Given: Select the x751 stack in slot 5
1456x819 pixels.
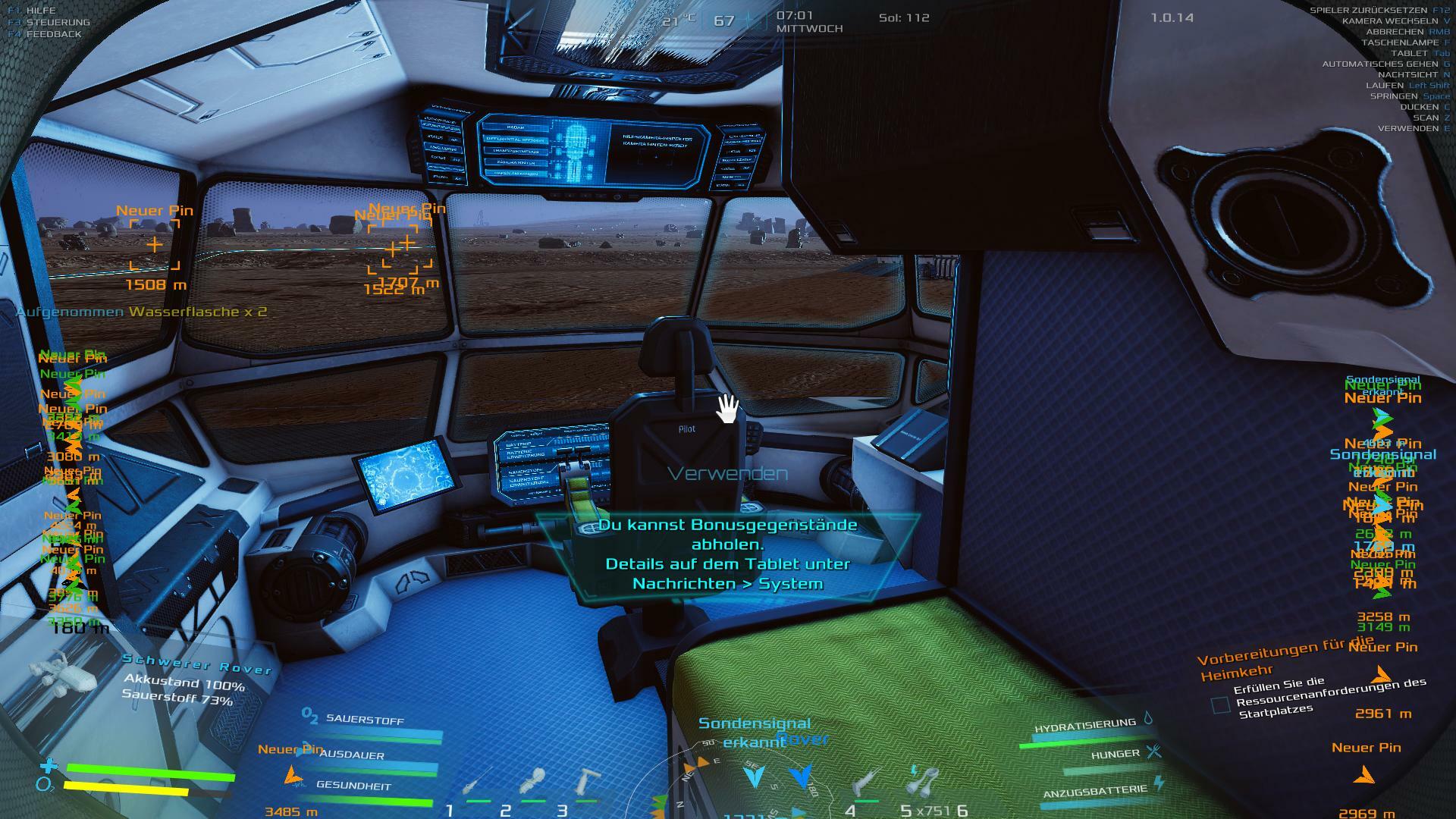Looking at the screenshot, I should click(923, 783).
